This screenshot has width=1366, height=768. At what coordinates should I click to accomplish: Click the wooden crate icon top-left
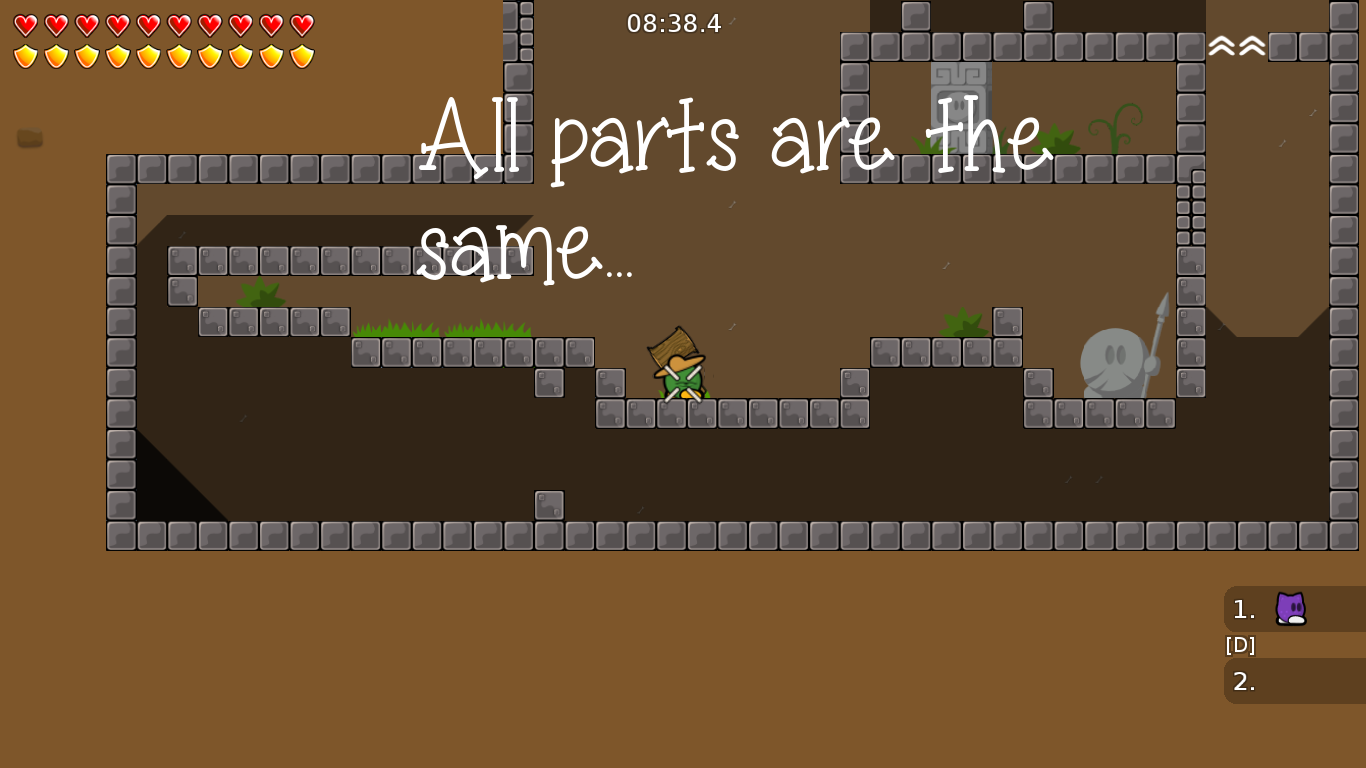29,138
